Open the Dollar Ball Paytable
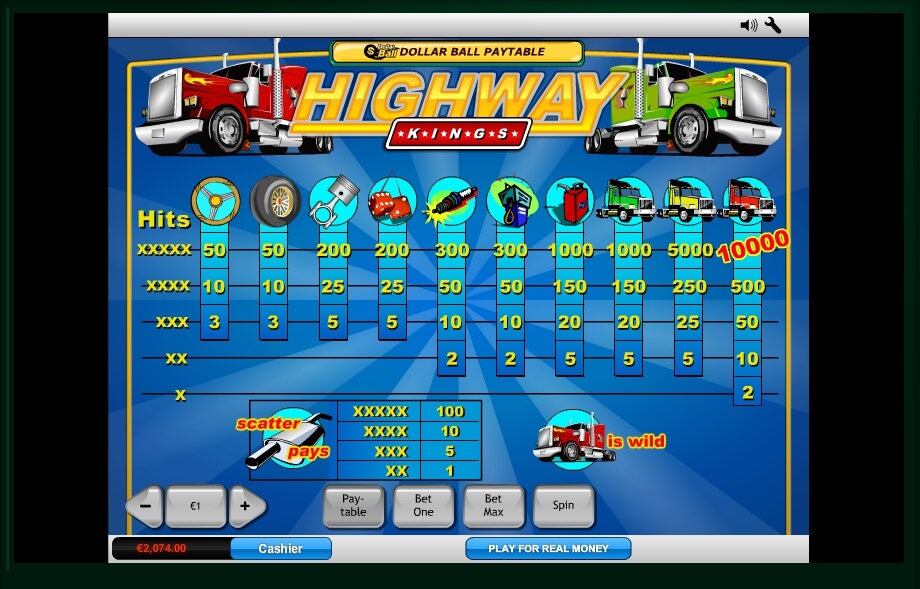The width and height of the screenshot is (920, 589). pos(457,51)
